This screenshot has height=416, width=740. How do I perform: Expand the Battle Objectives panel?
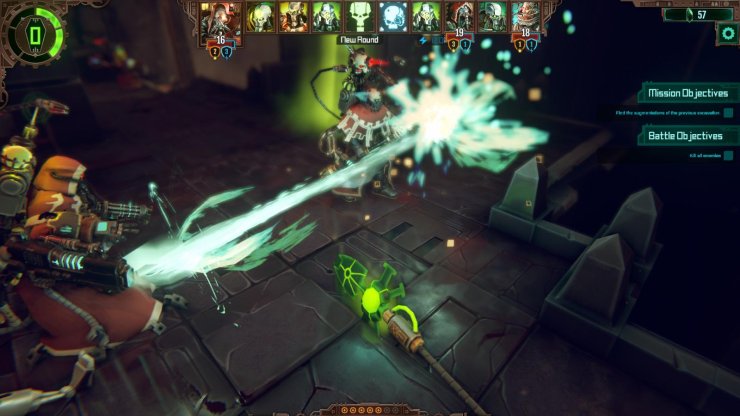685,135
